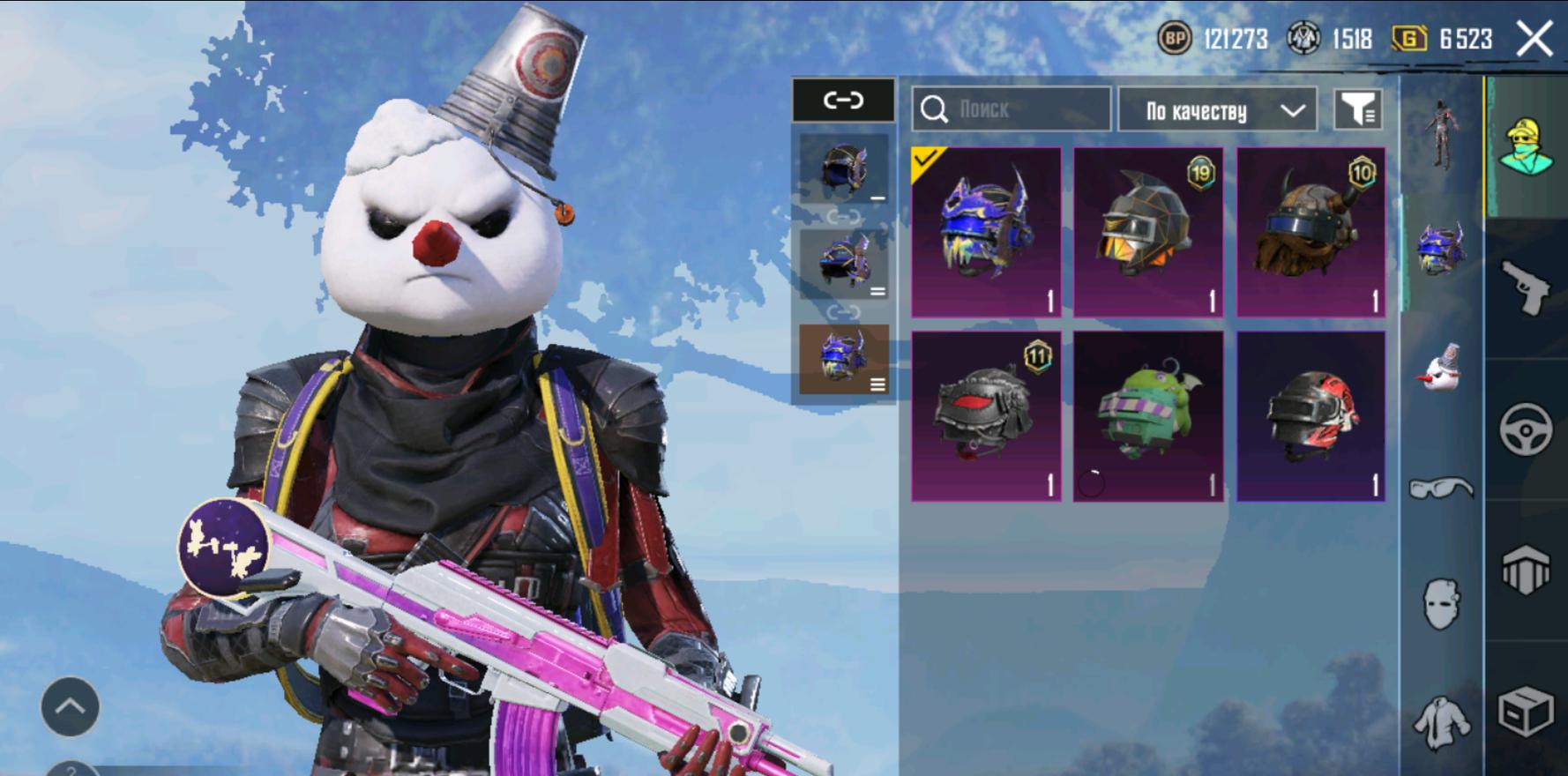Viewport: 1568px width, 776px height.
Task: Expand the up-arrow button
Action: pos(70,706)
